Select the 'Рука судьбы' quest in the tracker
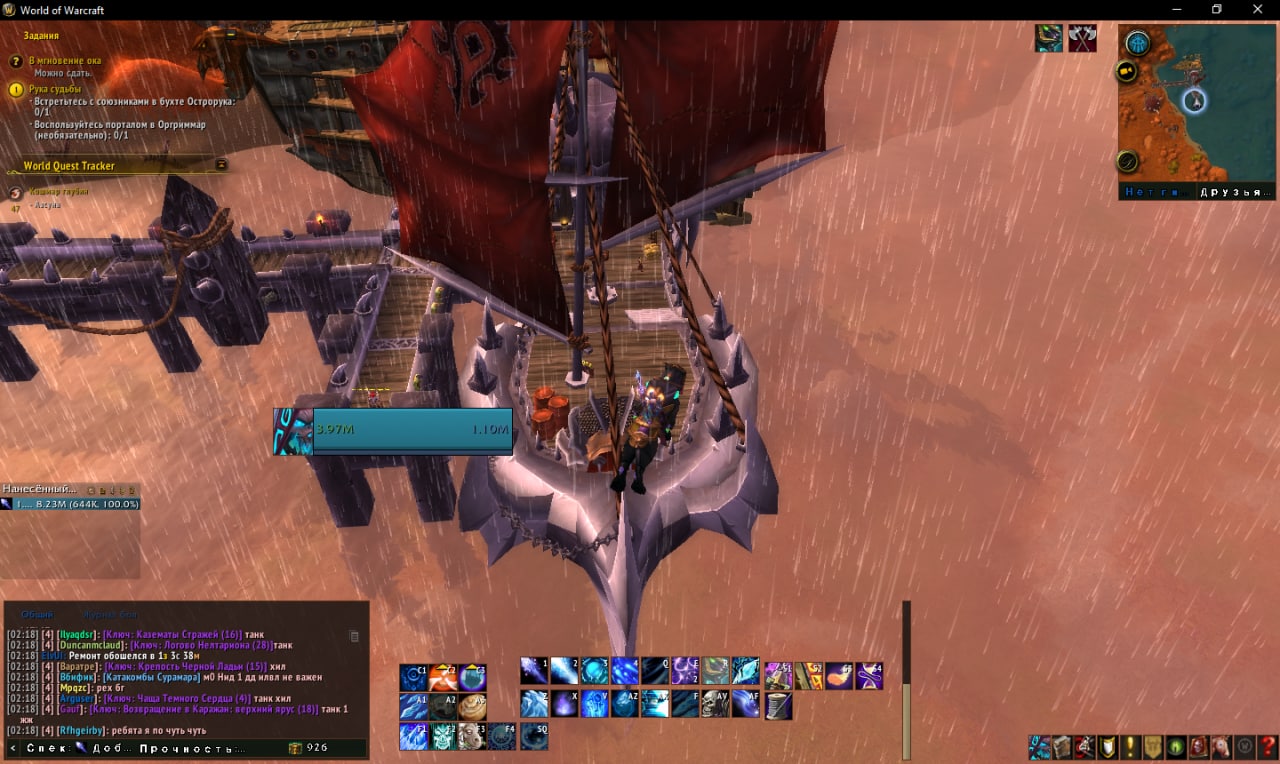The image size is (1280, 764). (x=55, y=89)
